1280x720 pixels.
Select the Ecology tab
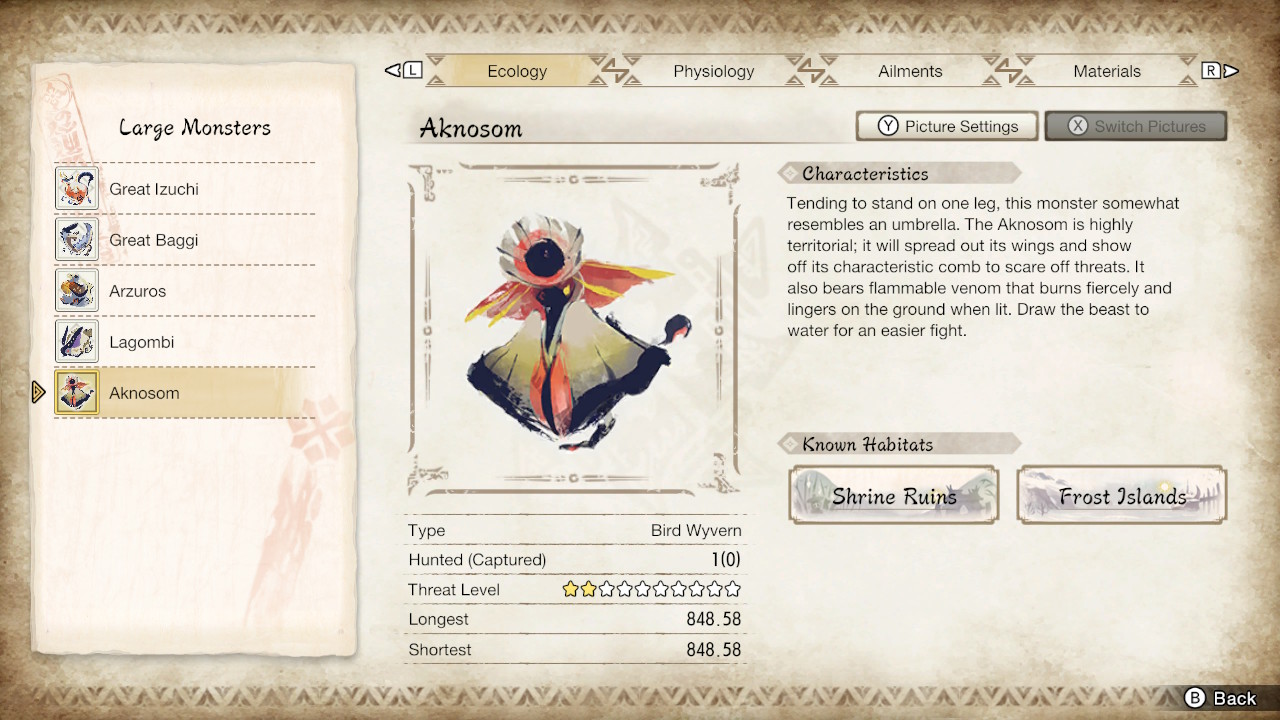pos(517,71)
